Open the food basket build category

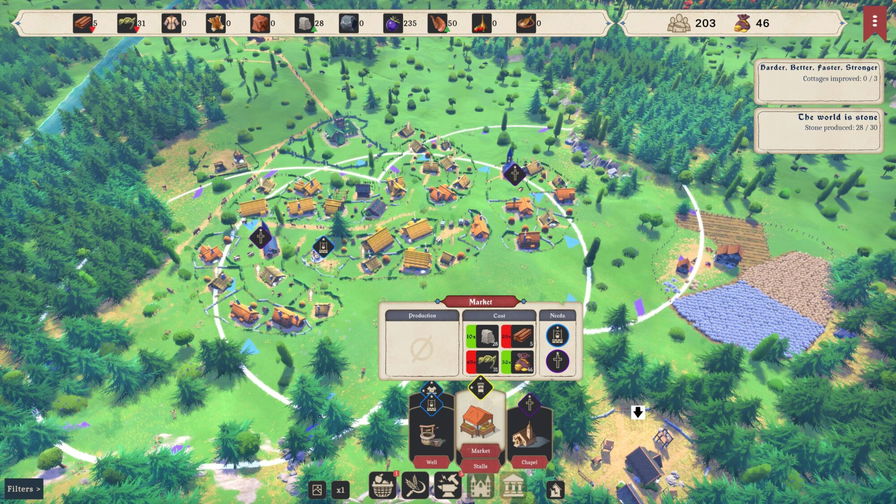point(383,487)
